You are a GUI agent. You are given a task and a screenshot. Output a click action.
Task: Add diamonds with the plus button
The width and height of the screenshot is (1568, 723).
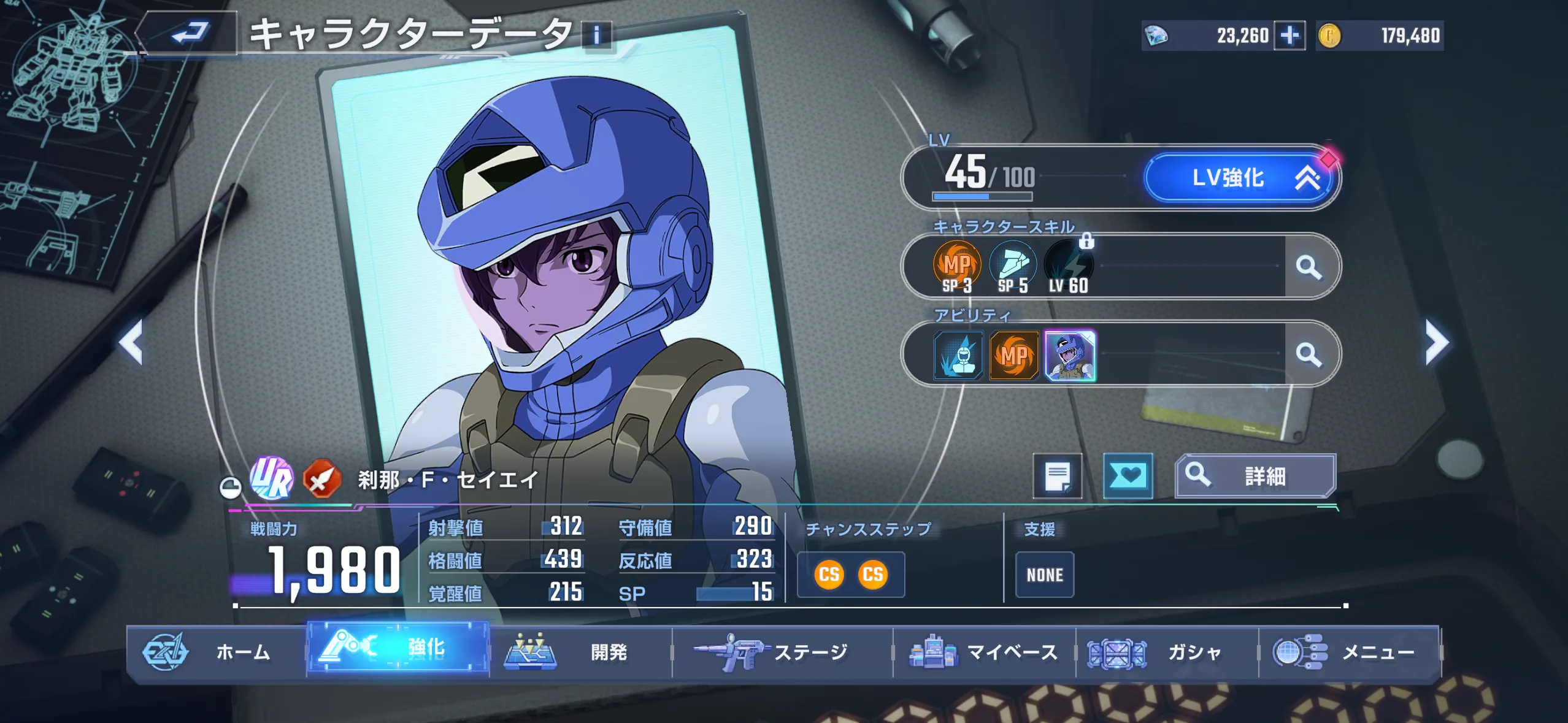1289,36
